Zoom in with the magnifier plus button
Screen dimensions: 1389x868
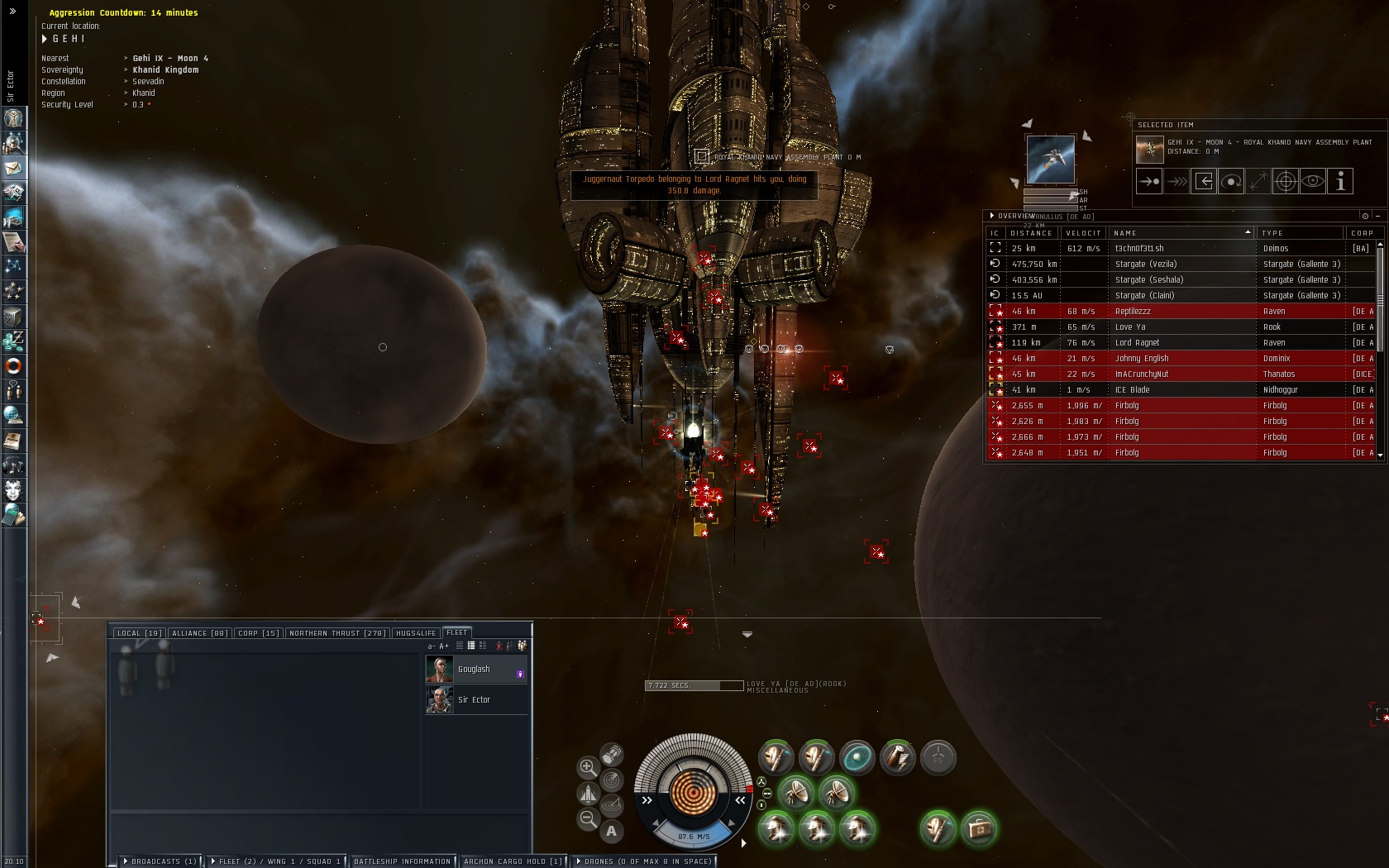(588, 767)
